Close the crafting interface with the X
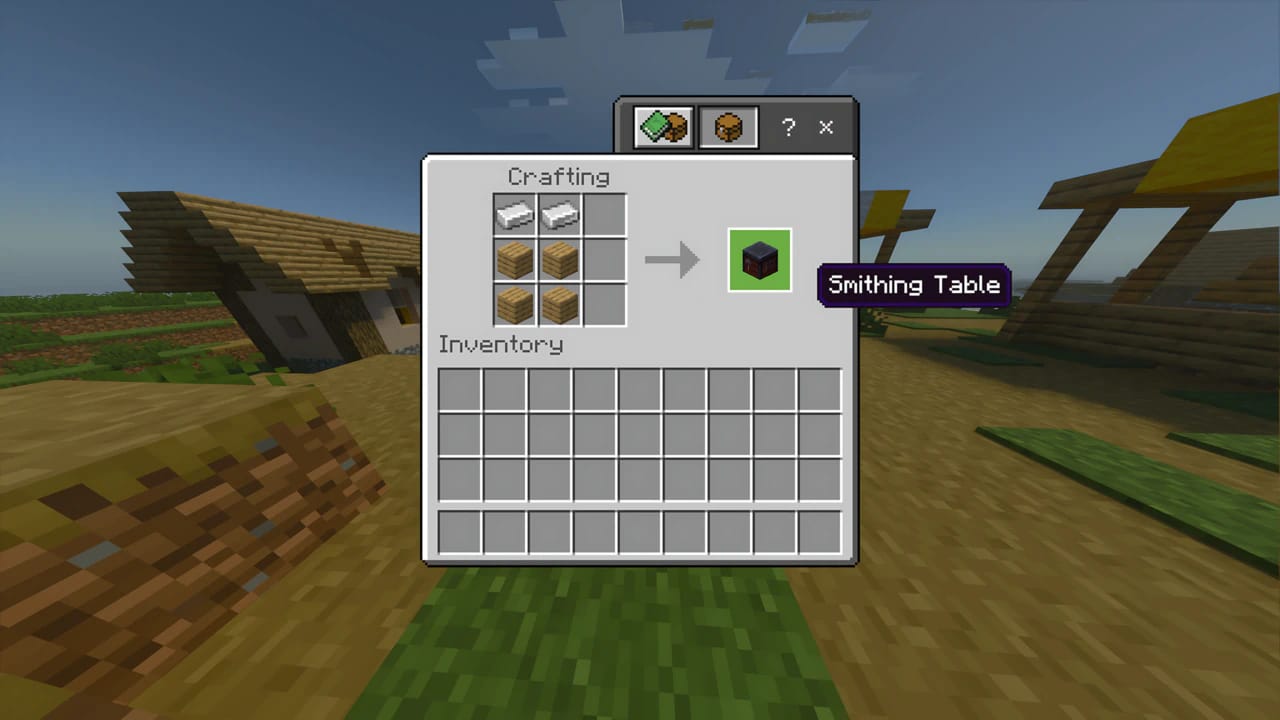1280x720 pixels. [826, 127]
